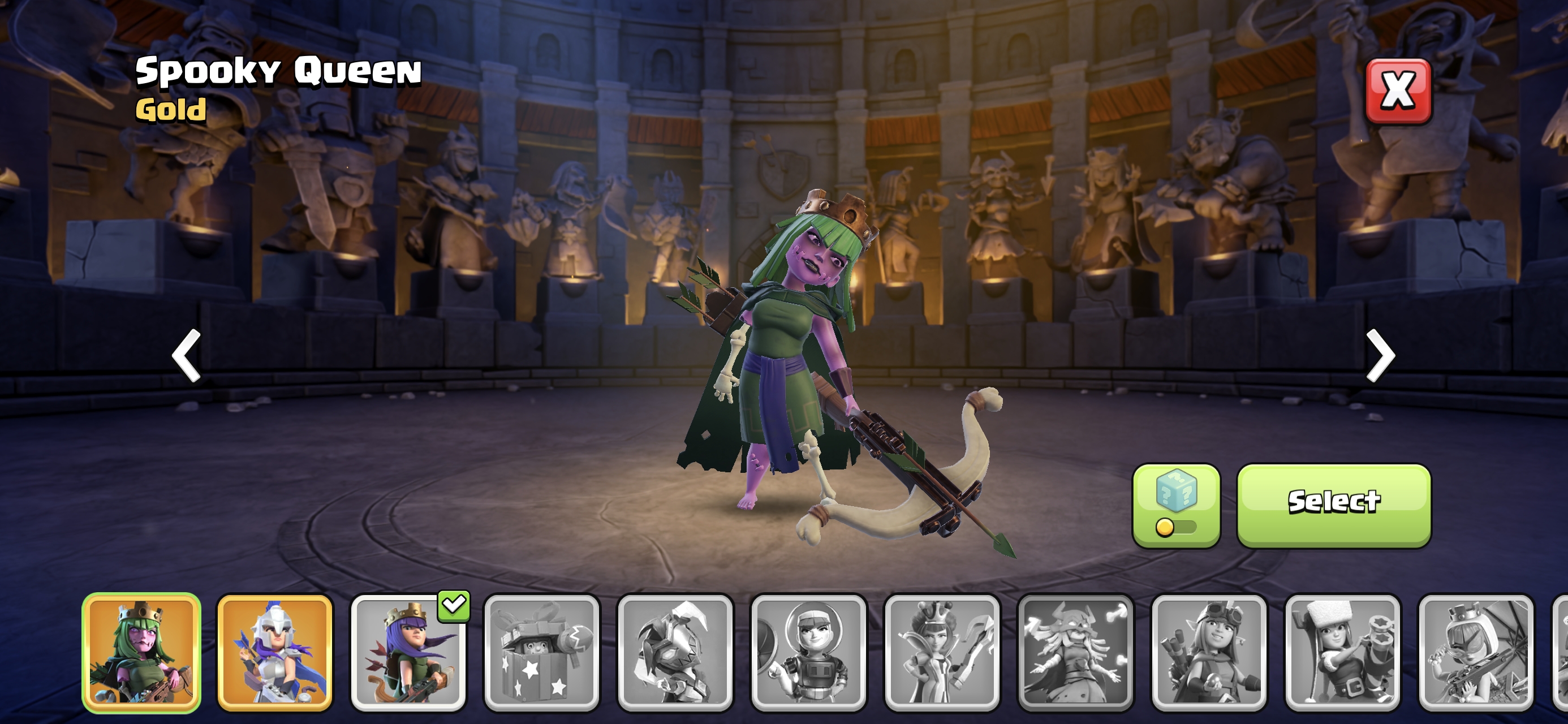Choose the locked horned-mask queen with floating bones
The height and width of the screenshot is (724, 1568).
pyautogui.click(x=1075, y=652)
